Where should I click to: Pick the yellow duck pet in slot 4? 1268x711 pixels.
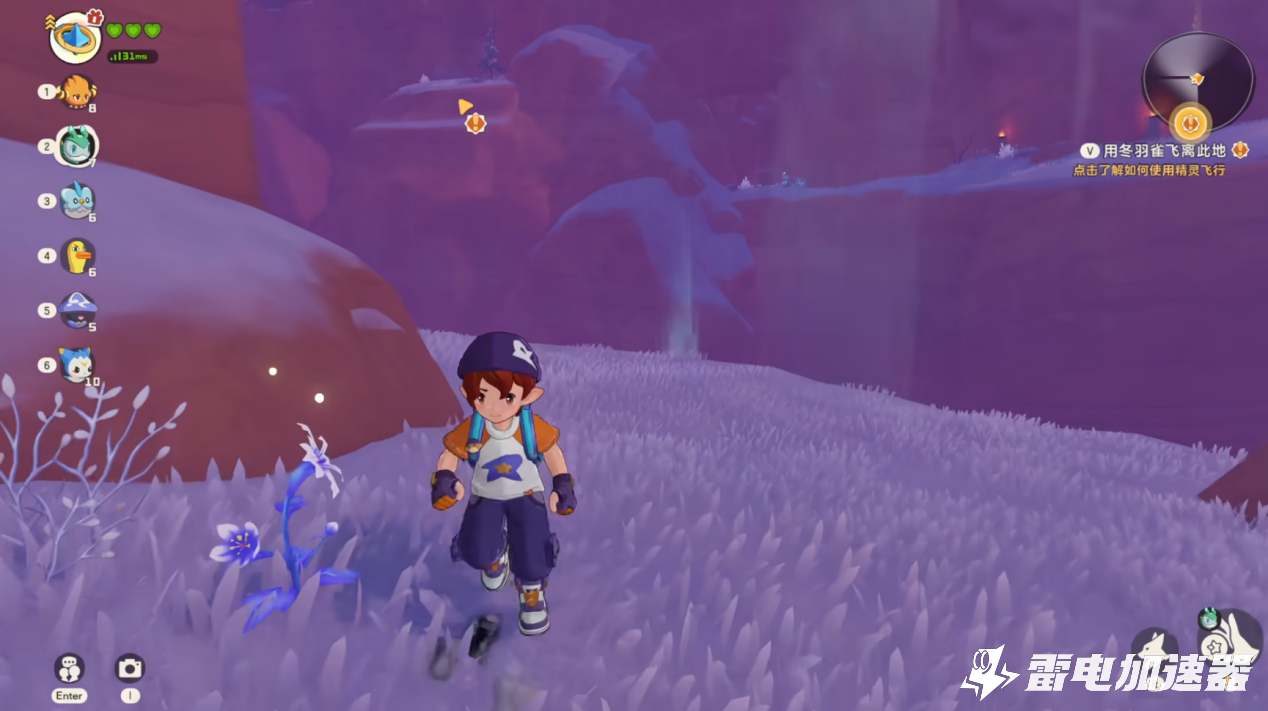click(77, 256)
